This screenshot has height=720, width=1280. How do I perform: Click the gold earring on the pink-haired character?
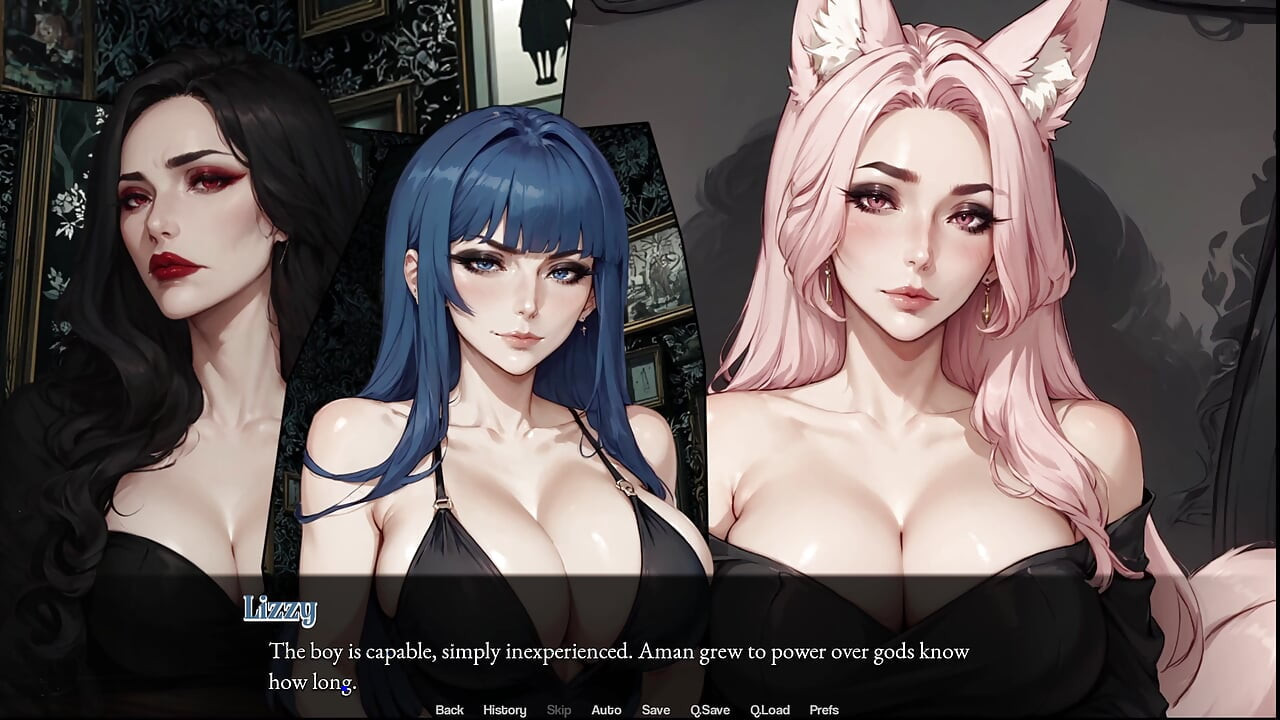pyautogui.click(x=988, y=305)
